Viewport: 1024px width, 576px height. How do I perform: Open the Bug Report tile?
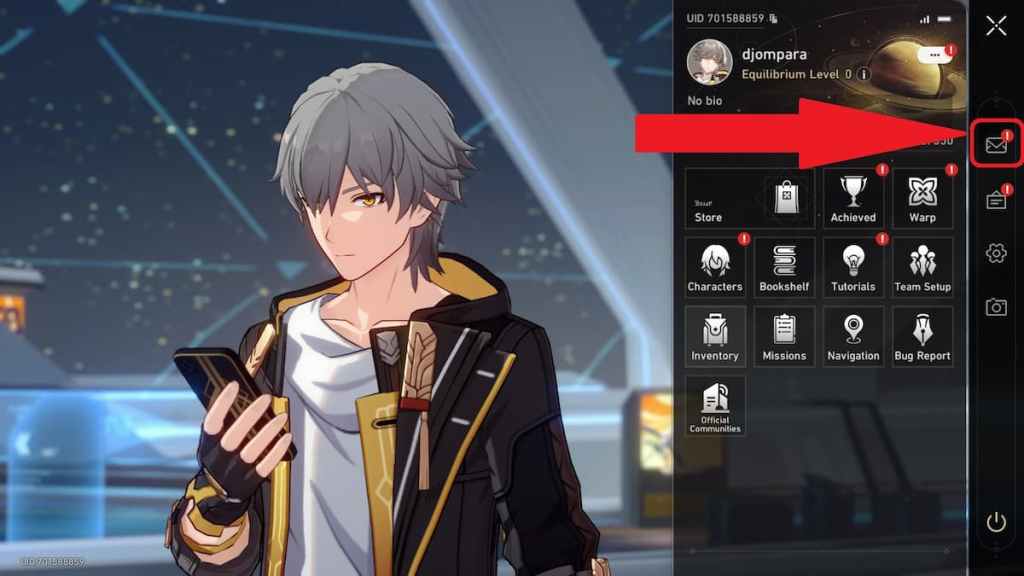922,337
